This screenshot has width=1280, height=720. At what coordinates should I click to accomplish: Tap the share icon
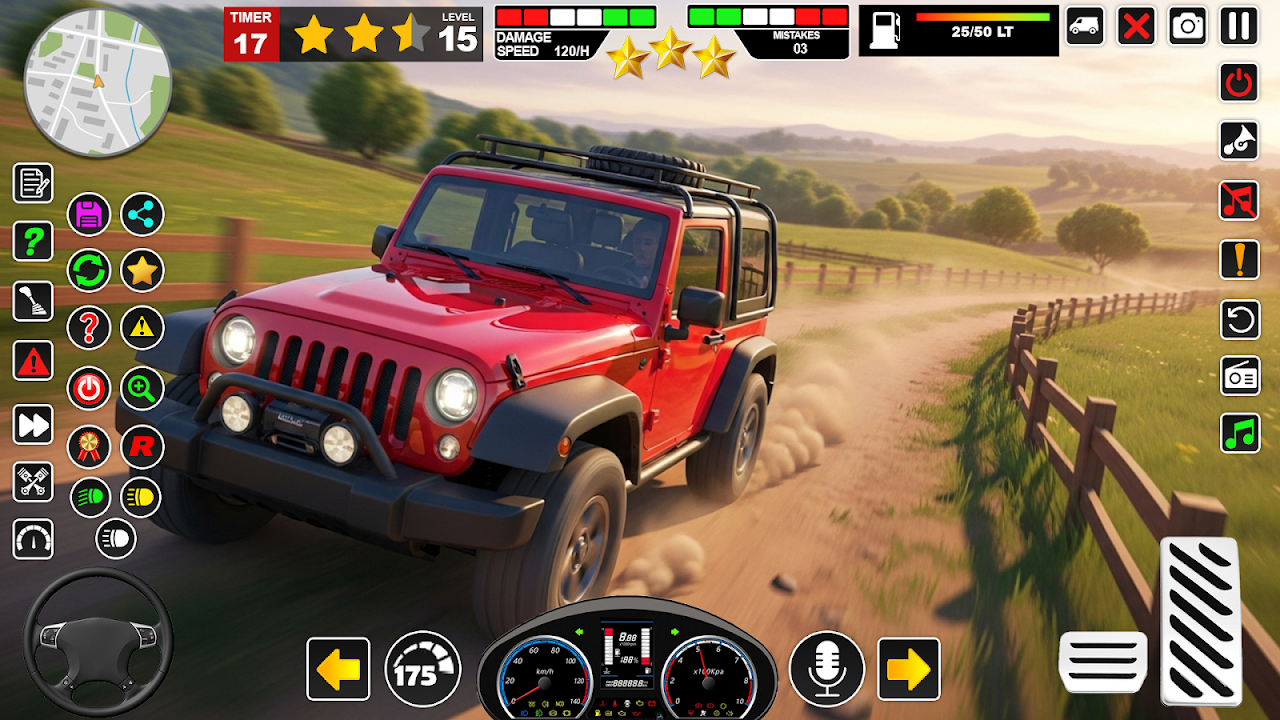[x=142, y=214]
